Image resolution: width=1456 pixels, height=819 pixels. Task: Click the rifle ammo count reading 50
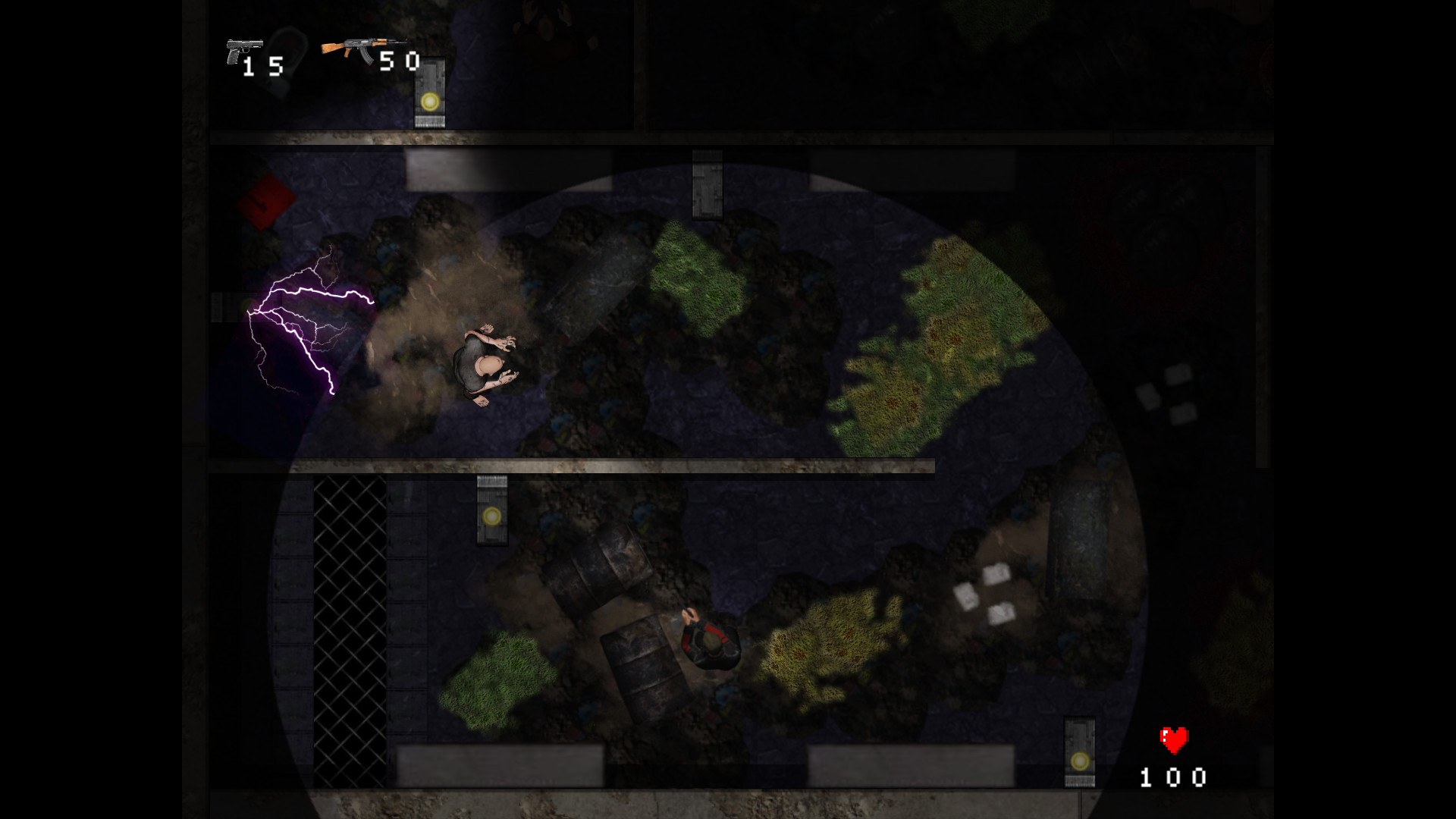(x=400, y=61)
